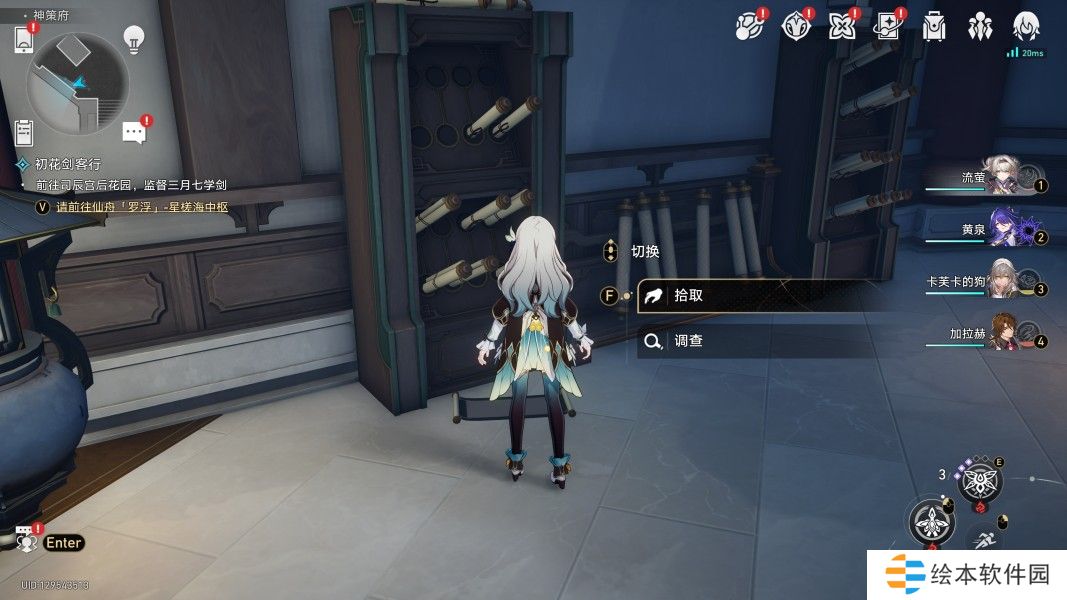This screenshot has height=600, width=1067.
Task: Follow the link to 仙舟「罗浮」星槎海中枢
Action: point(143,207)
